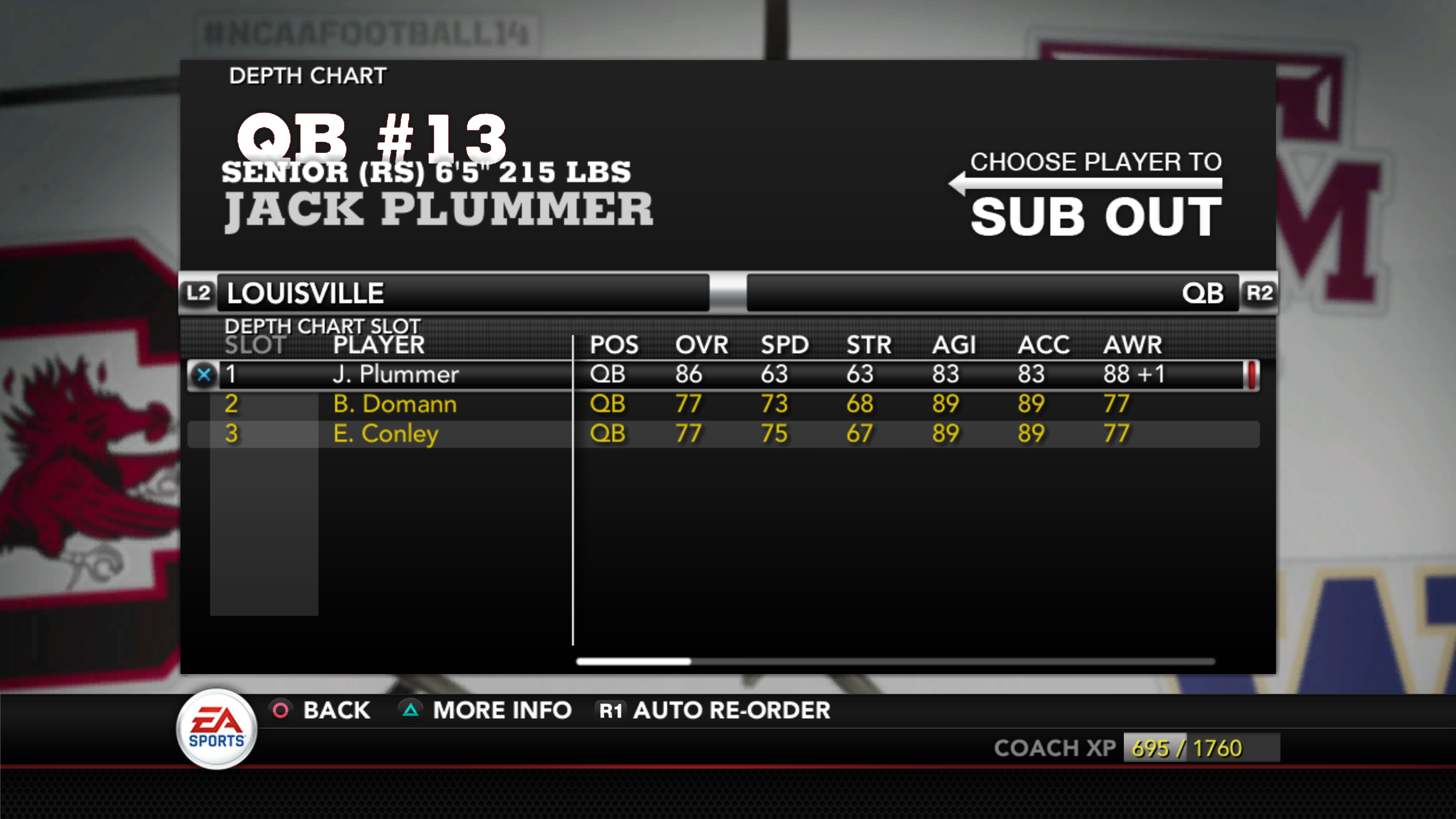Change the QB position selector
Screen dimensions: 1456x819
click(x=993, y=293)
